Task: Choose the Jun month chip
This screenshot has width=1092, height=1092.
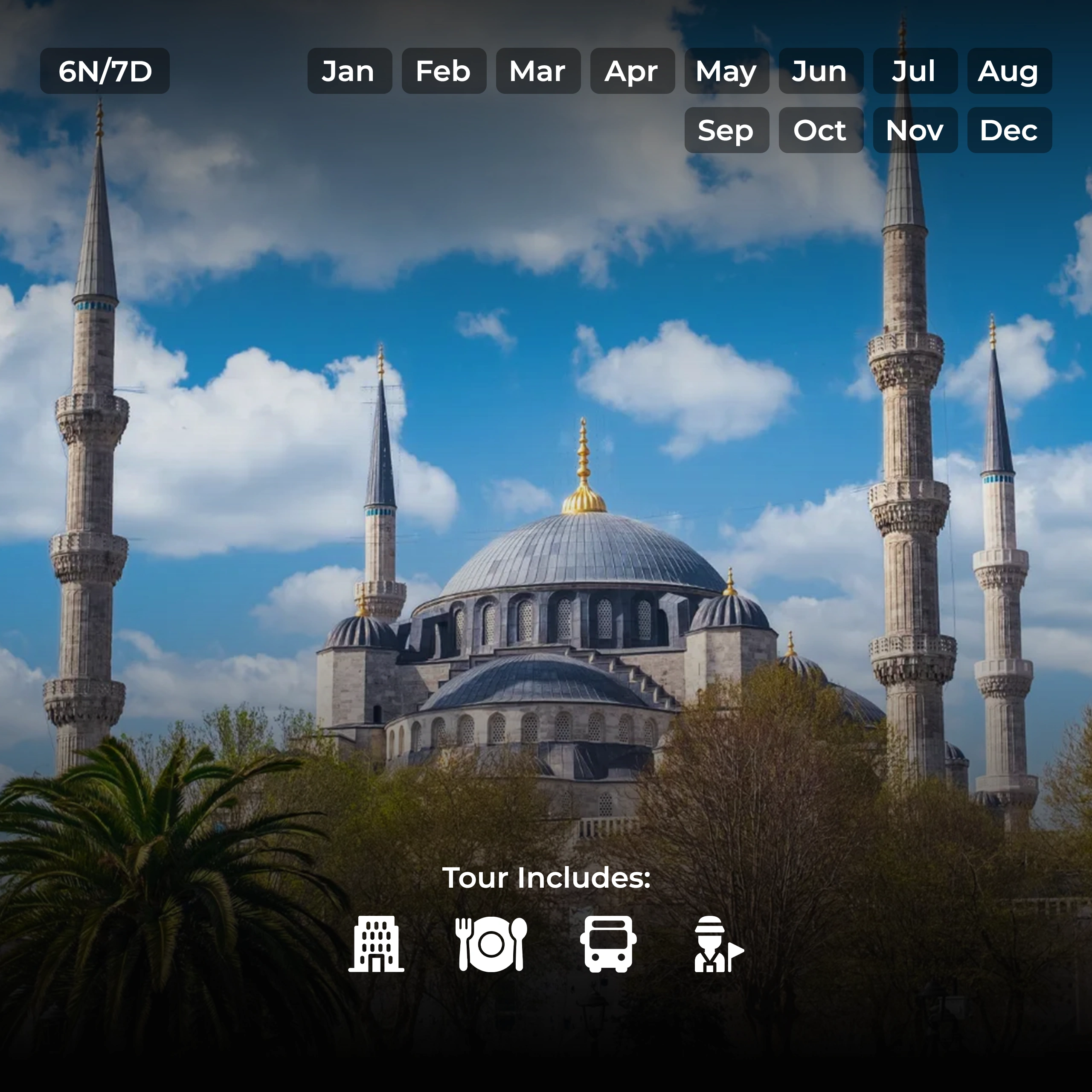Action: point(821,71)
